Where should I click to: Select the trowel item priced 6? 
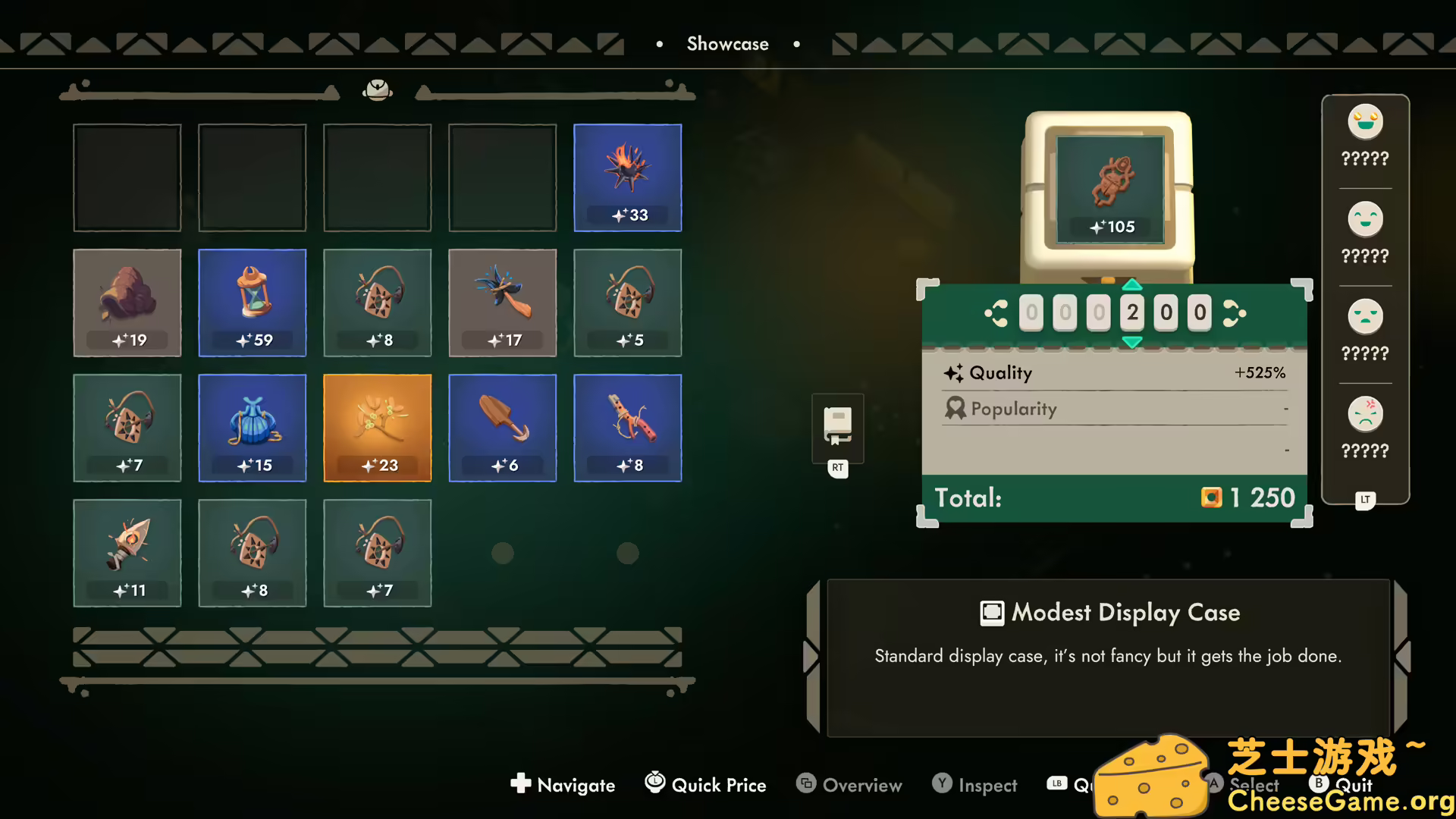[502, 427]
